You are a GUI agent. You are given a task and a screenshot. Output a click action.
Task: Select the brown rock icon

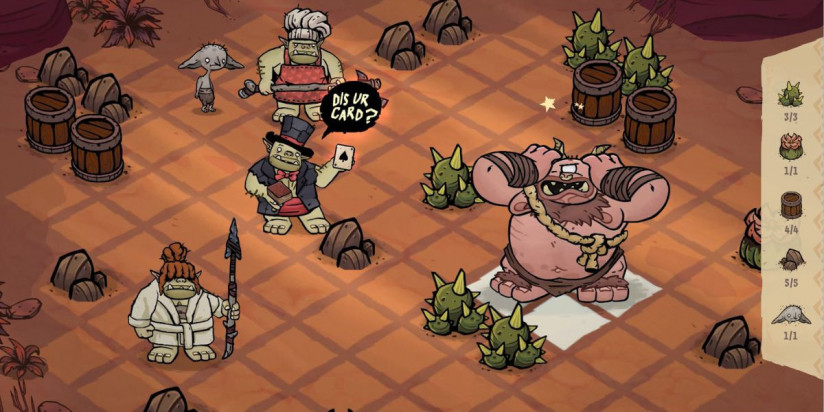point(791,260)
